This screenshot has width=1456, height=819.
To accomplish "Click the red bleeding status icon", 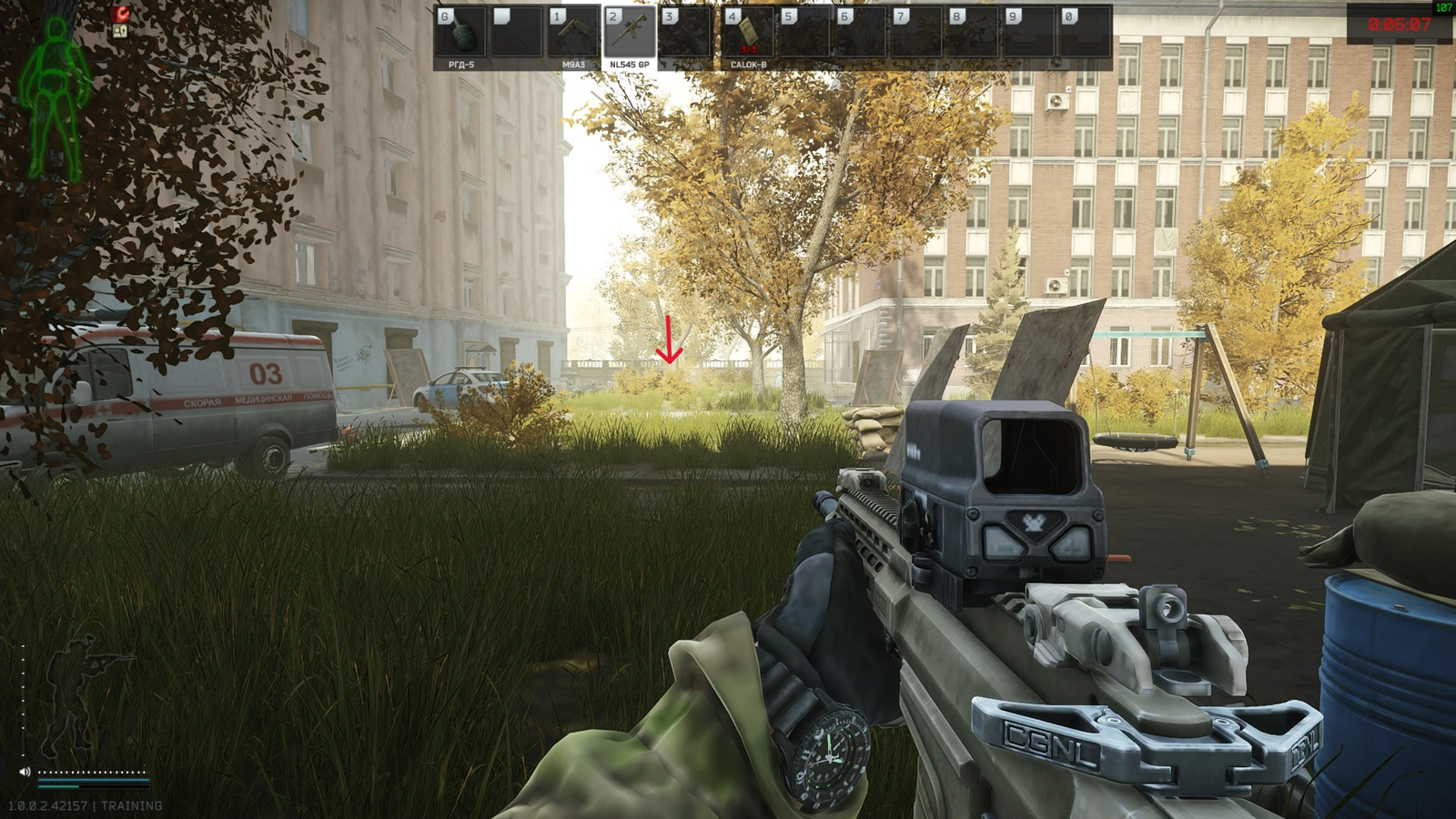I will point(119,14).
